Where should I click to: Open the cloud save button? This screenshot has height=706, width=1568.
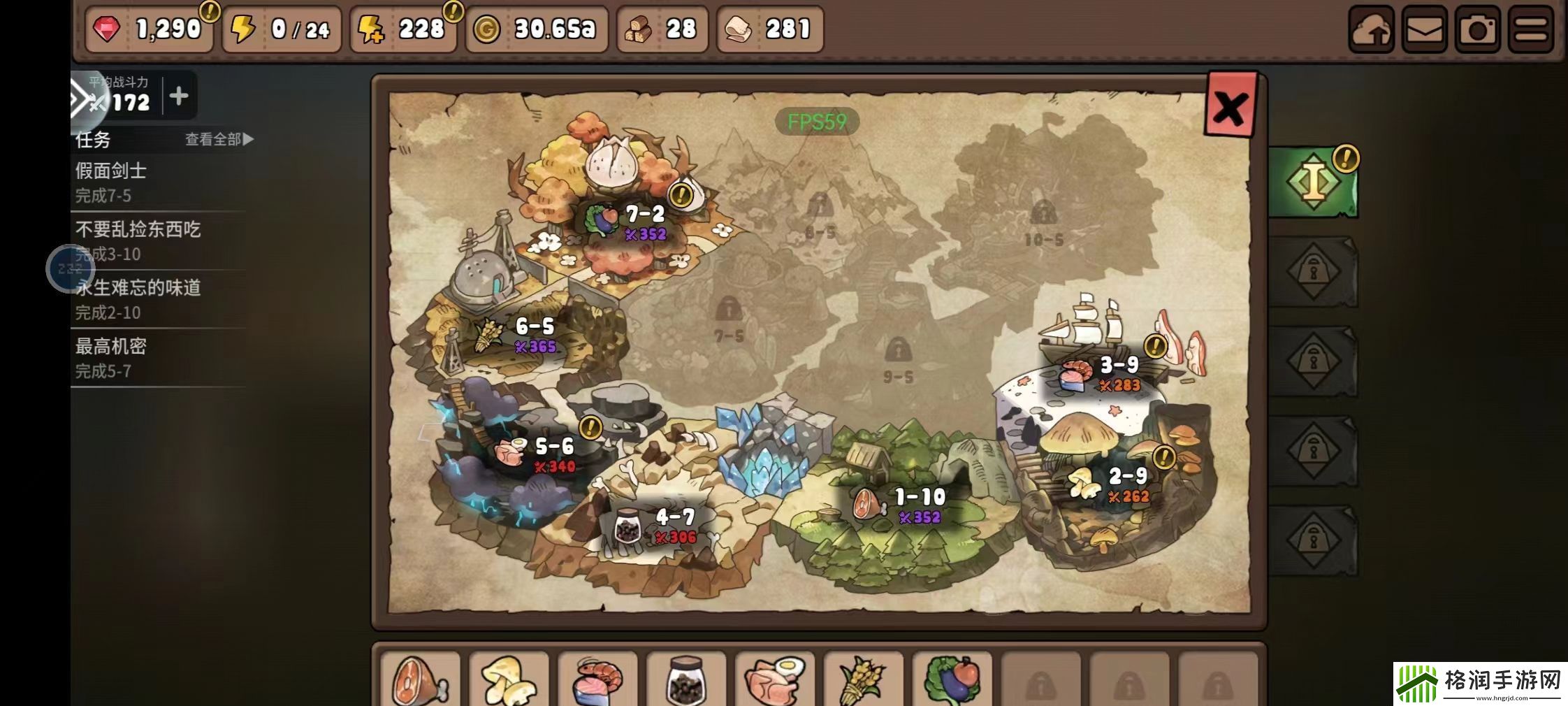pyautogui.click(x=1371, y=30)
